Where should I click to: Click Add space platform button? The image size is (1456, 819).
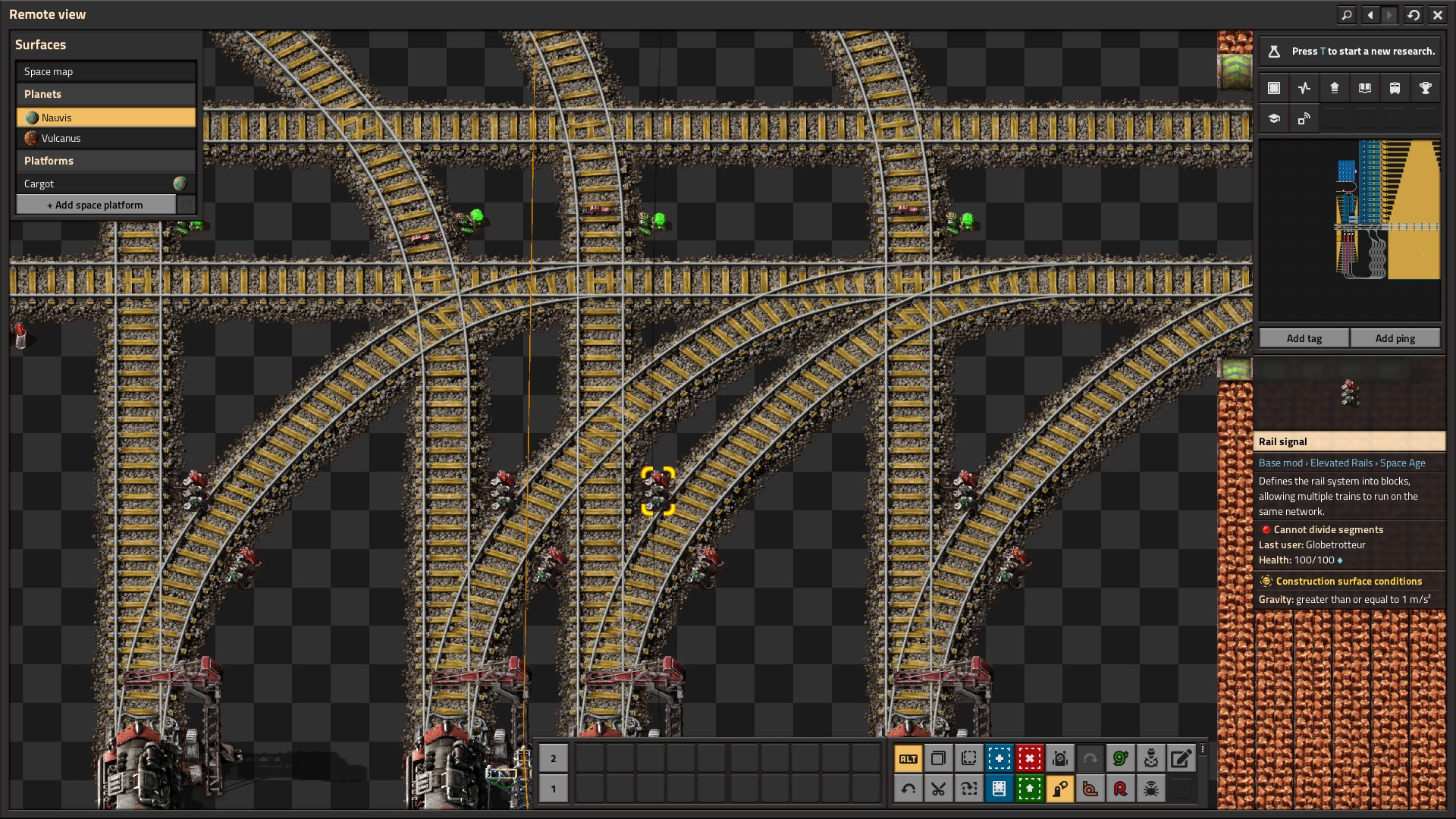96,205
